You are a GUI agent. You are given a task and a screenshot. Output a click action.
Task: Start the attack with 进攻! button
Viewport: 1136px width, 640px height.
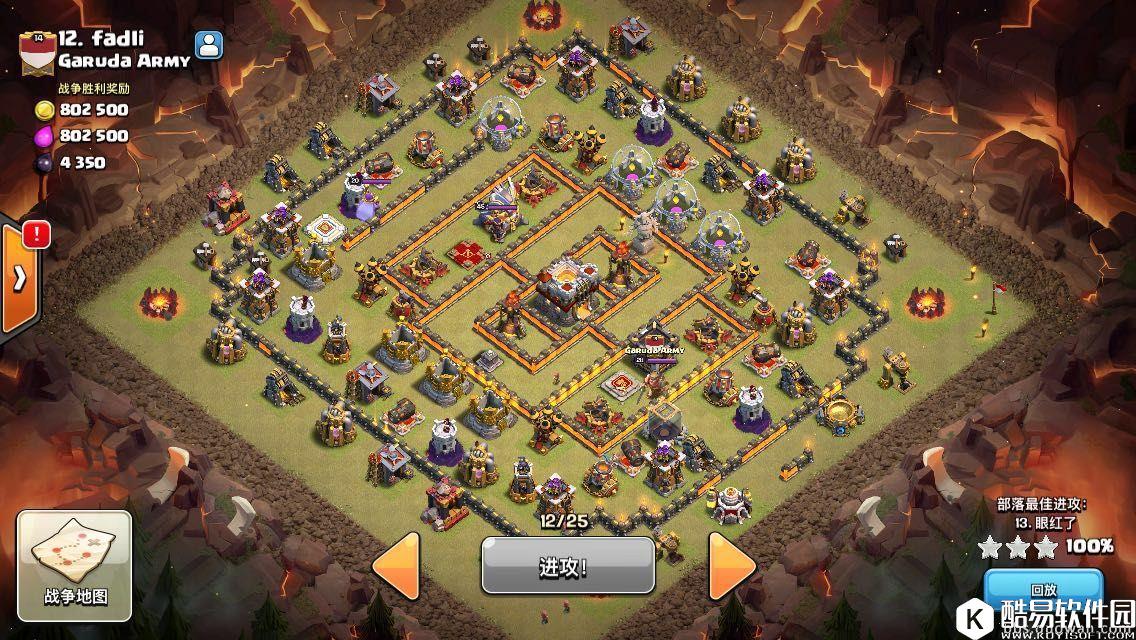point(567,566)
